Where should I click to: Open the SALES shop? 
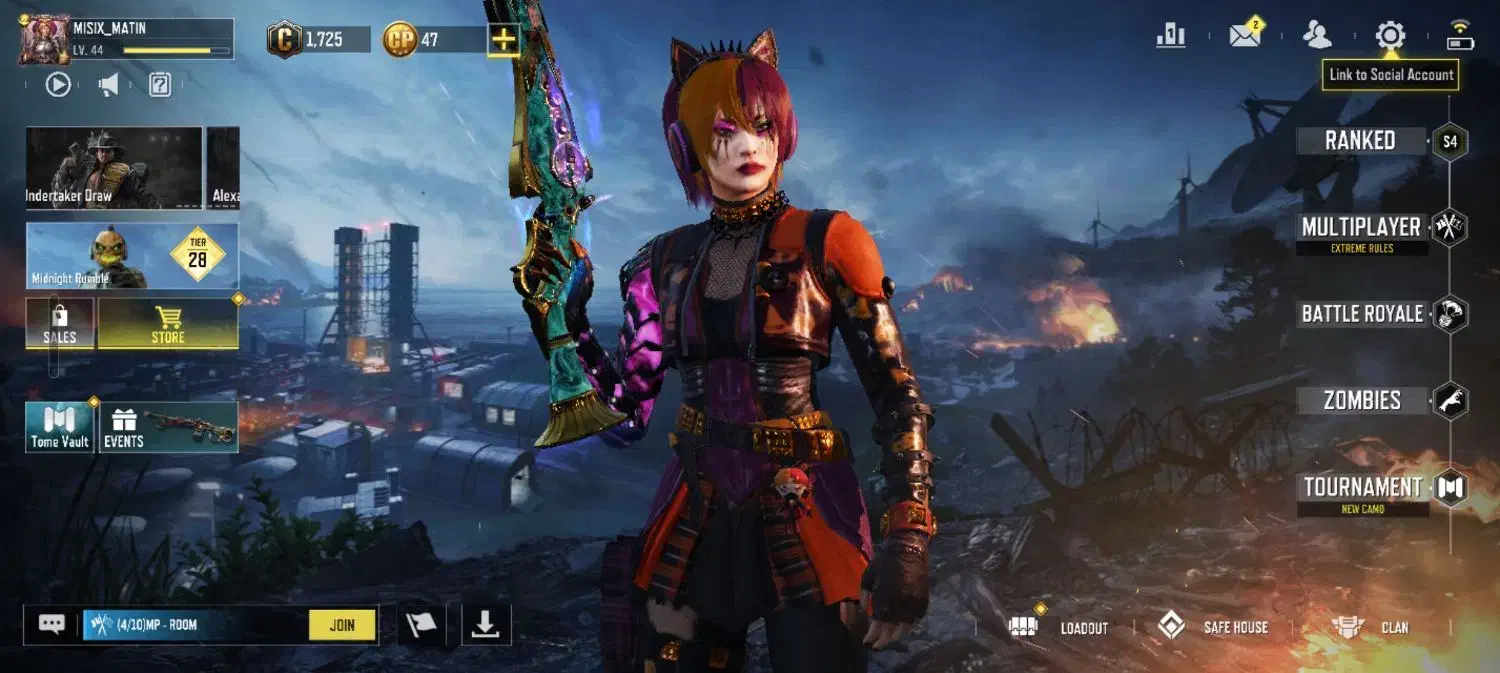pyautogui.click(x=60, y=324)
